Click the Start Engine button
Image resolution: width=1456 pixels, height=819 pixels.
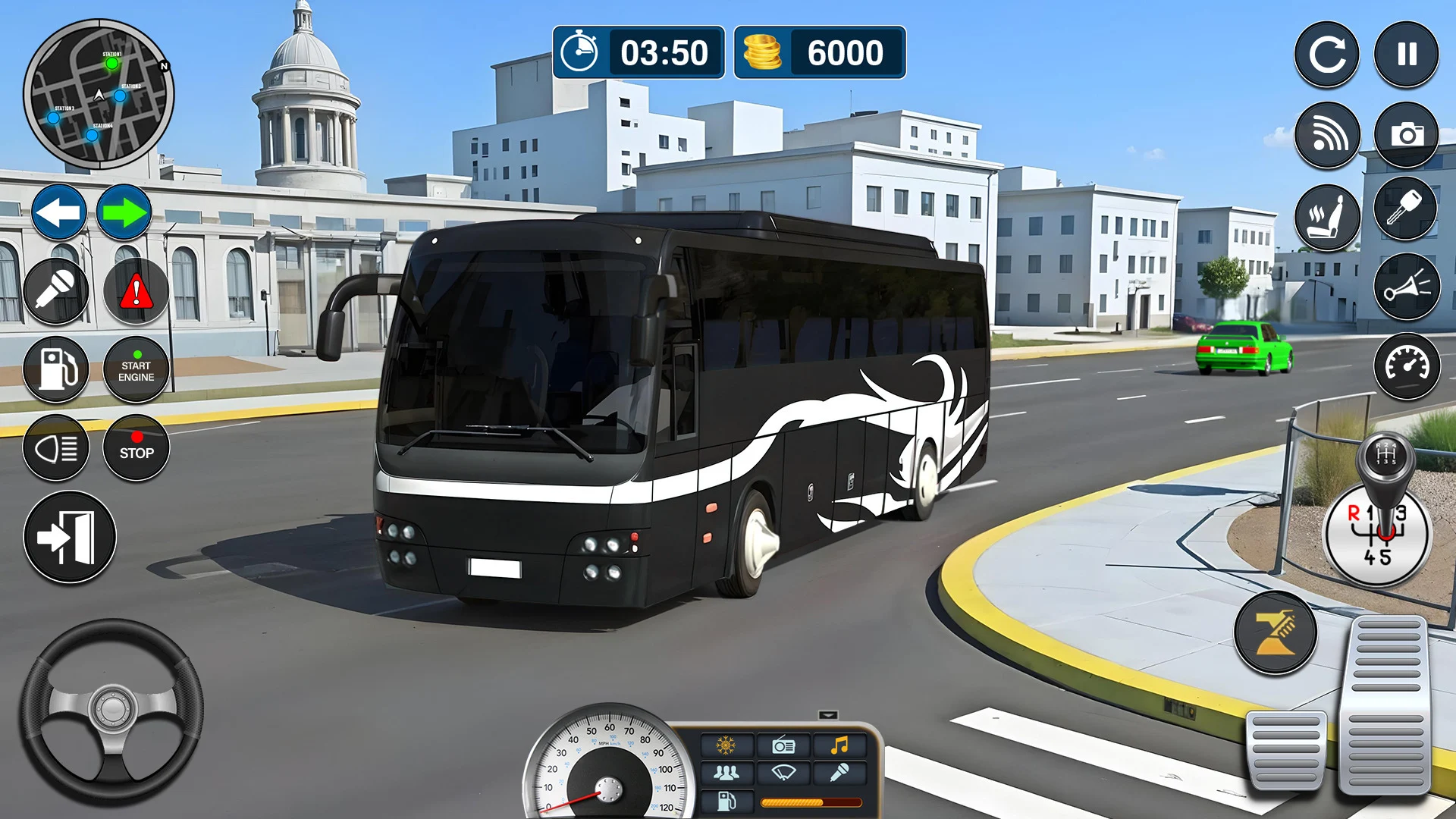(x=136, y=369)
